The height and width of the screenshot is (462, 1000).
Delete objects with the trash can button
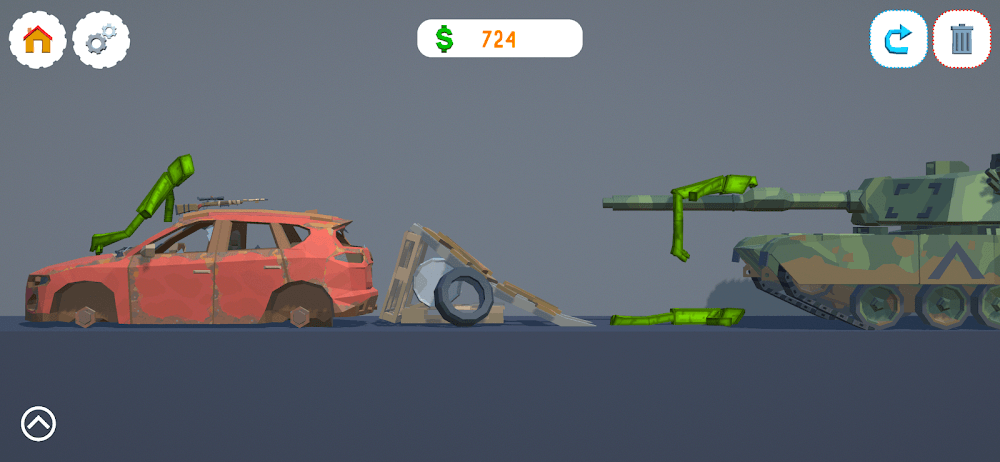[962, 40]
